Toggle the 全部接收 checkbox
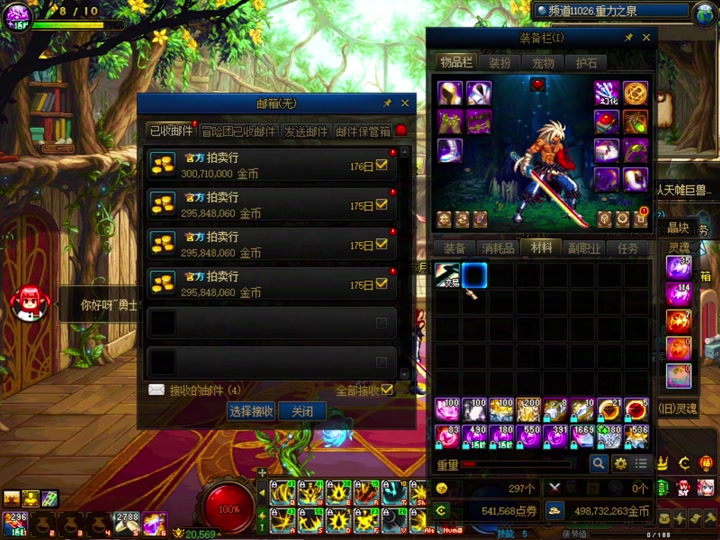Image resolution: width=720 pixels, height=540 pixels. 387,390
